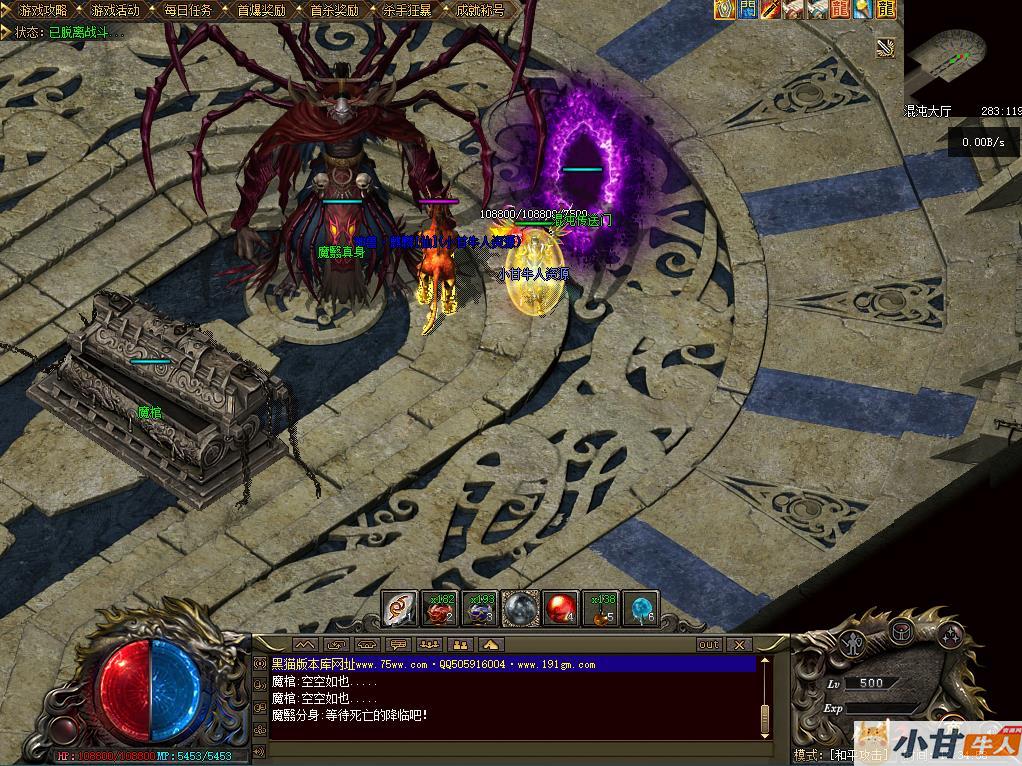Viewport: 1022px width, 766px height.
Task: Open the 首爆奖励 rewards menu
Action: pyautogui.click(x=261, y=11)
